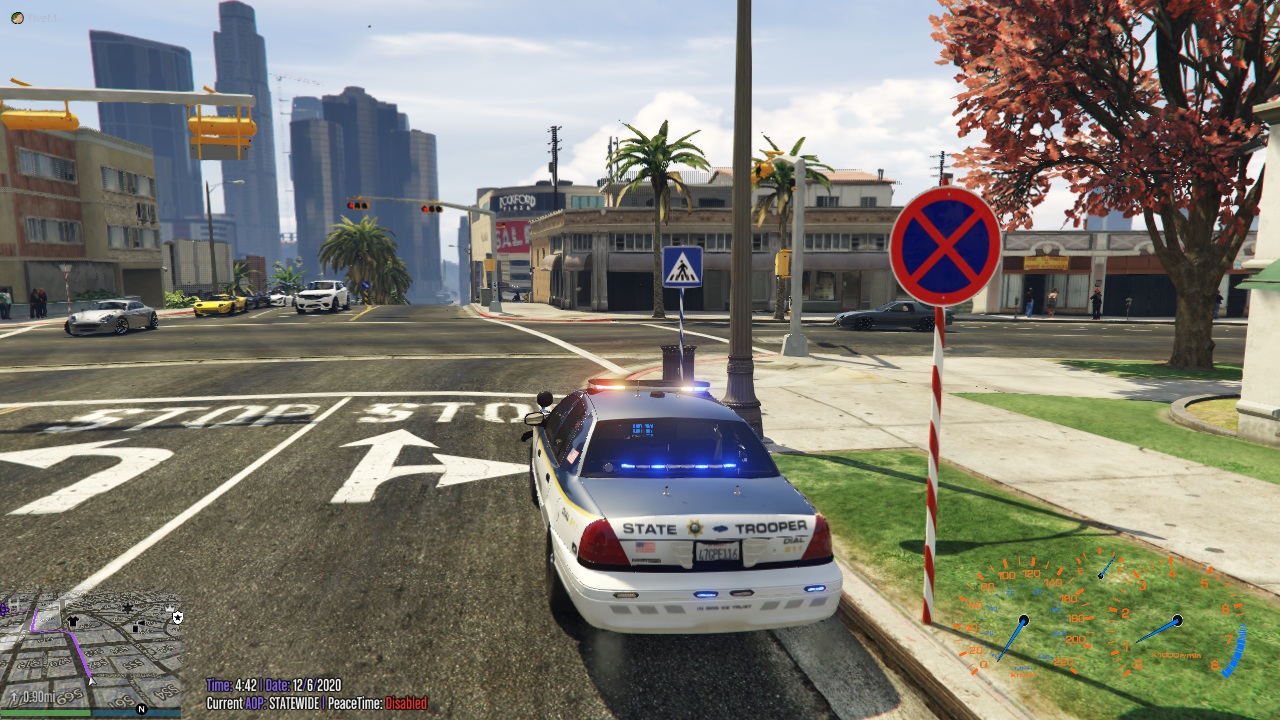1280x720 pixels.
Task: Click the player arrow marker on the minimap
Action: [x=91, y=680]
